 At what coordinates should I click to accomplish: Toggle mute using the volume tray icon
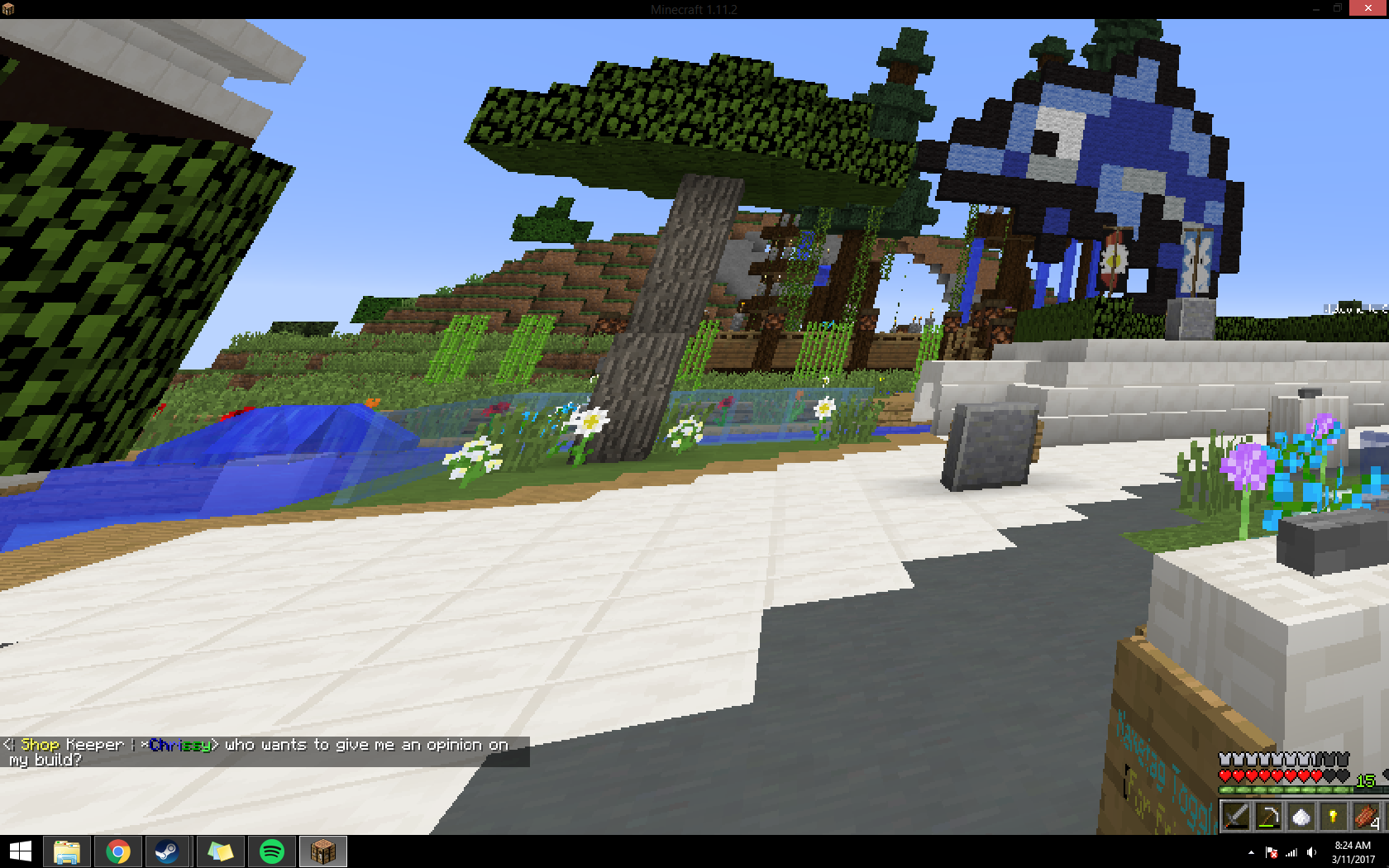(1311, 851)
